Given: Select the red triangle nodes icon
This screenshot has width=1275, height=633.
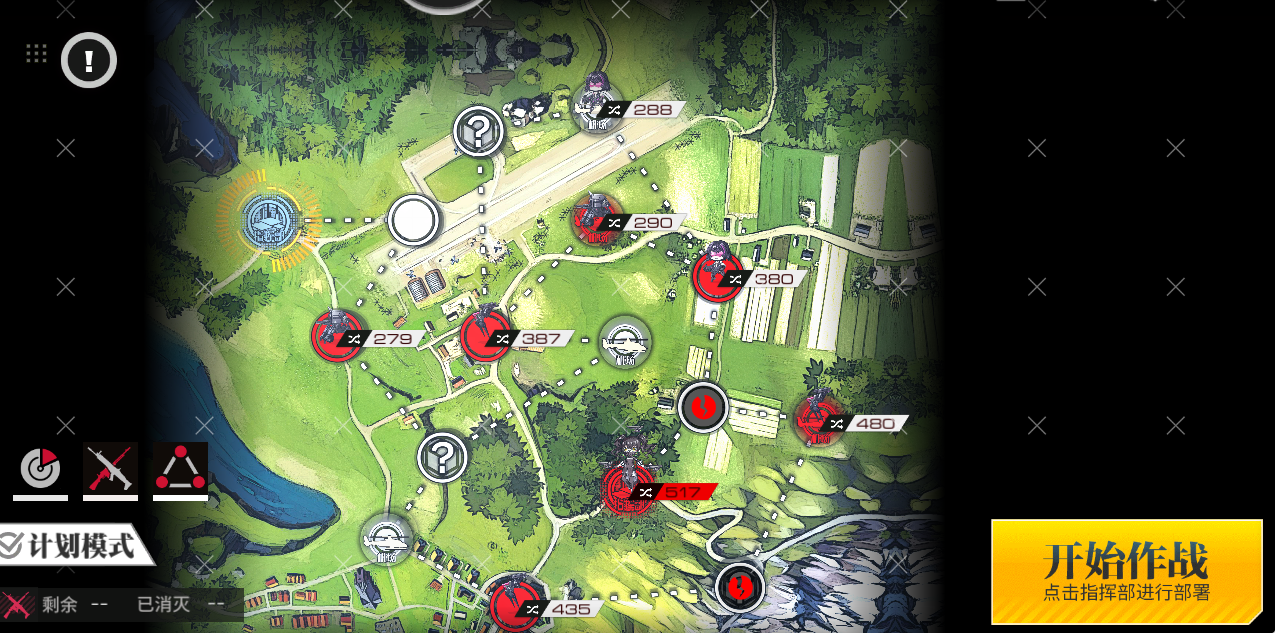Looking at the screenshot, I should pos(180,468).
